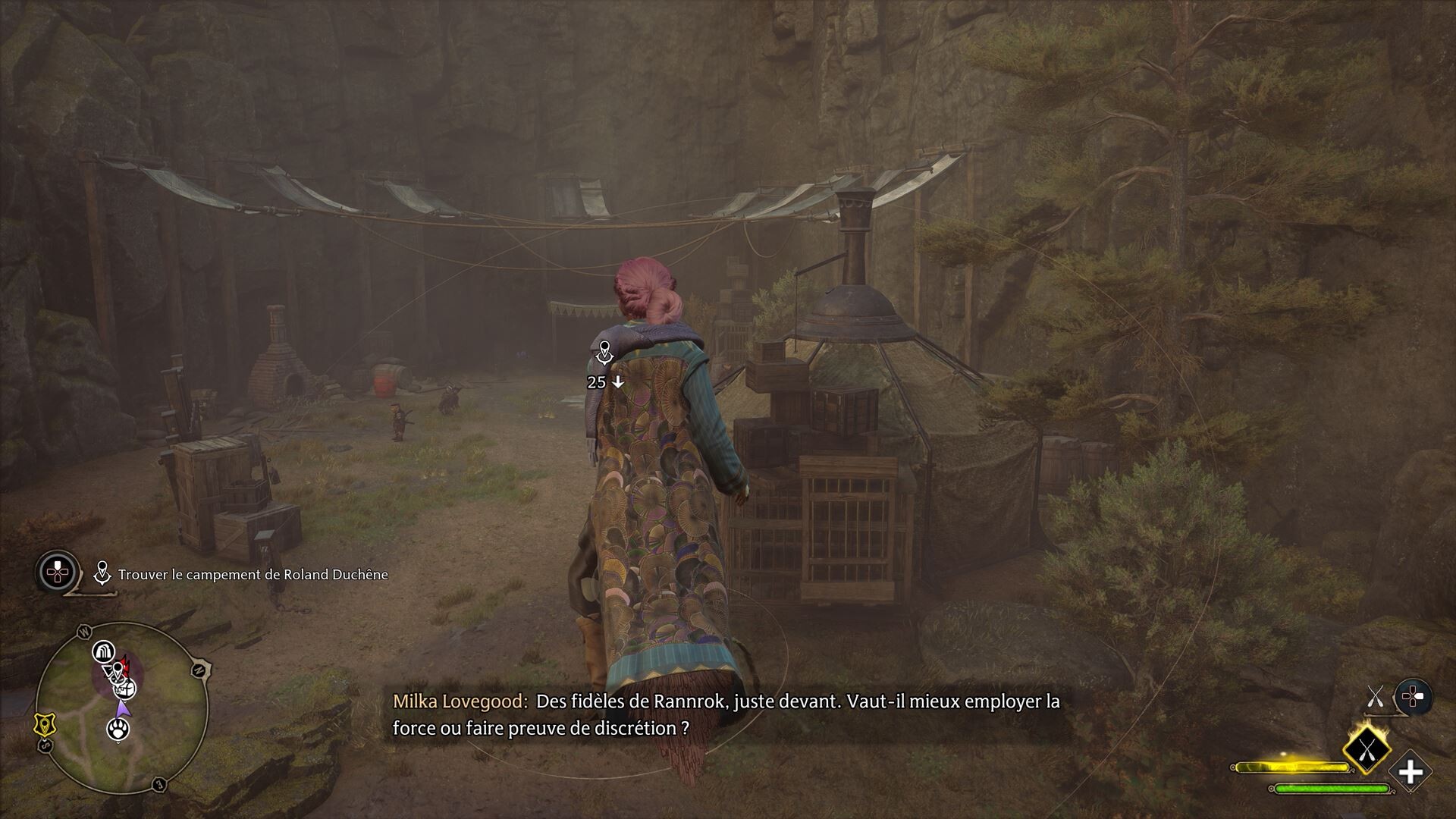Click the N compass letter on the minimap

pyautogui.click(x=199, y=668)
